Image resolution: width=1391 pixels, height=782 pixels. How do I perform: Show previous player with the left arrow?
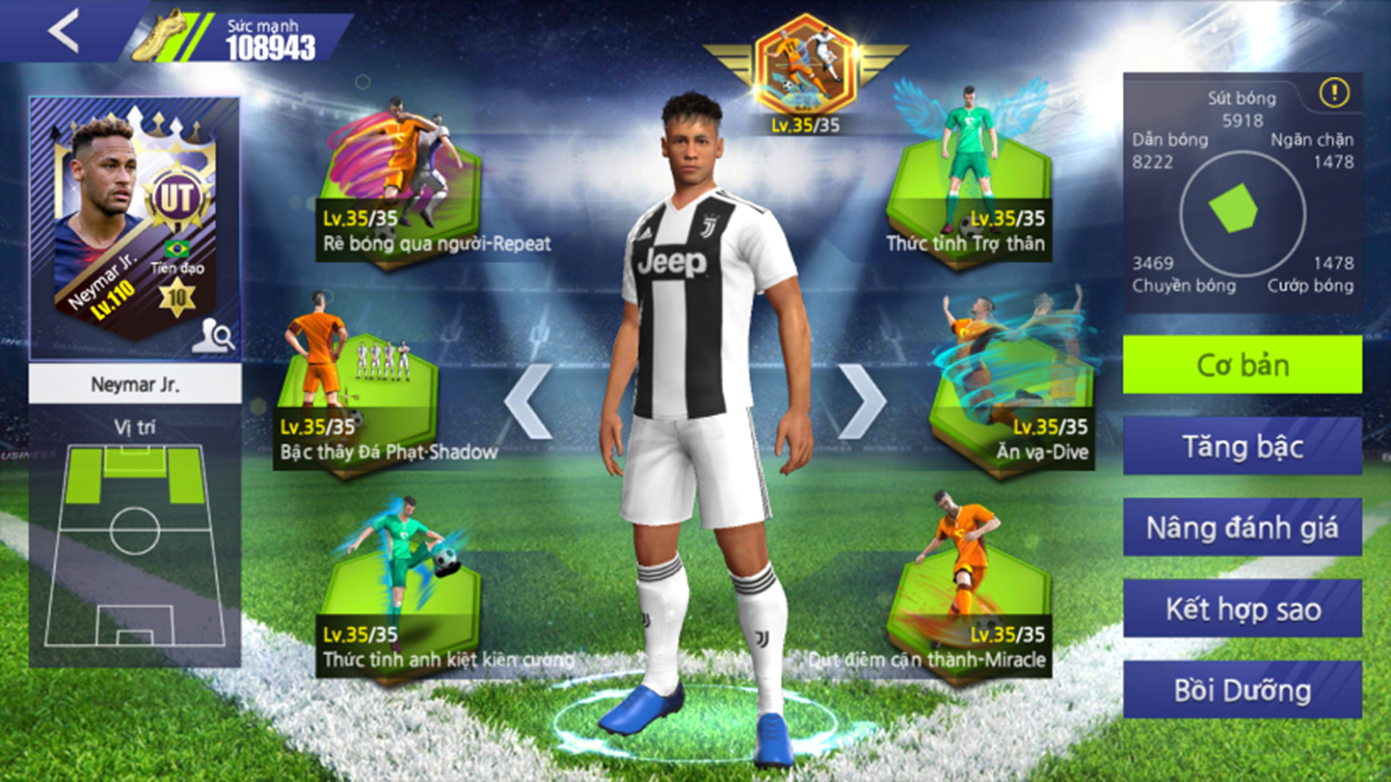(x=528, y=401)
